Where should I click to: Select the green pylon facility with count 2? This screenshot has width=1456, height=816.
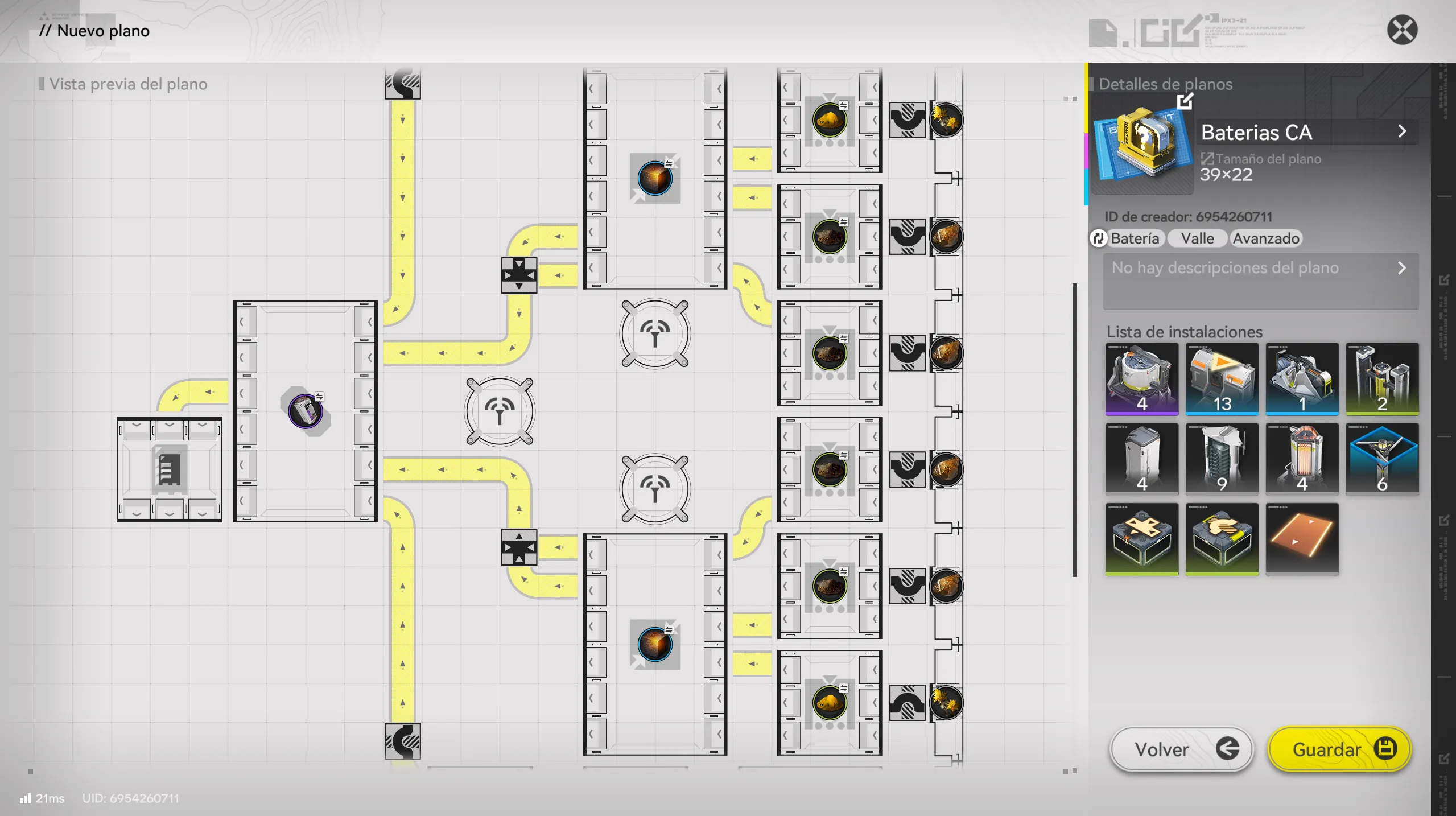click(1382, 378)
